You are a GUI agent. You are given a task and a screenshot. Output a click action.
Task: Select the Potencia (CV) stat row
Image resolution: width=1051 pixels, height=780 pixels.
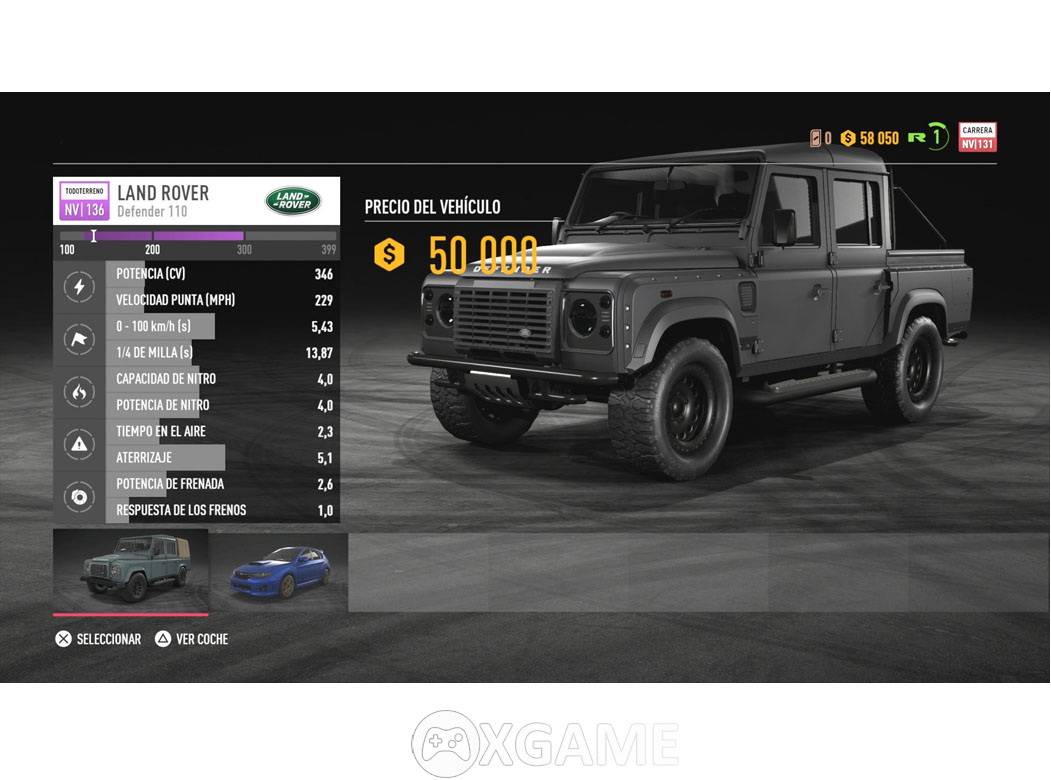222,274
